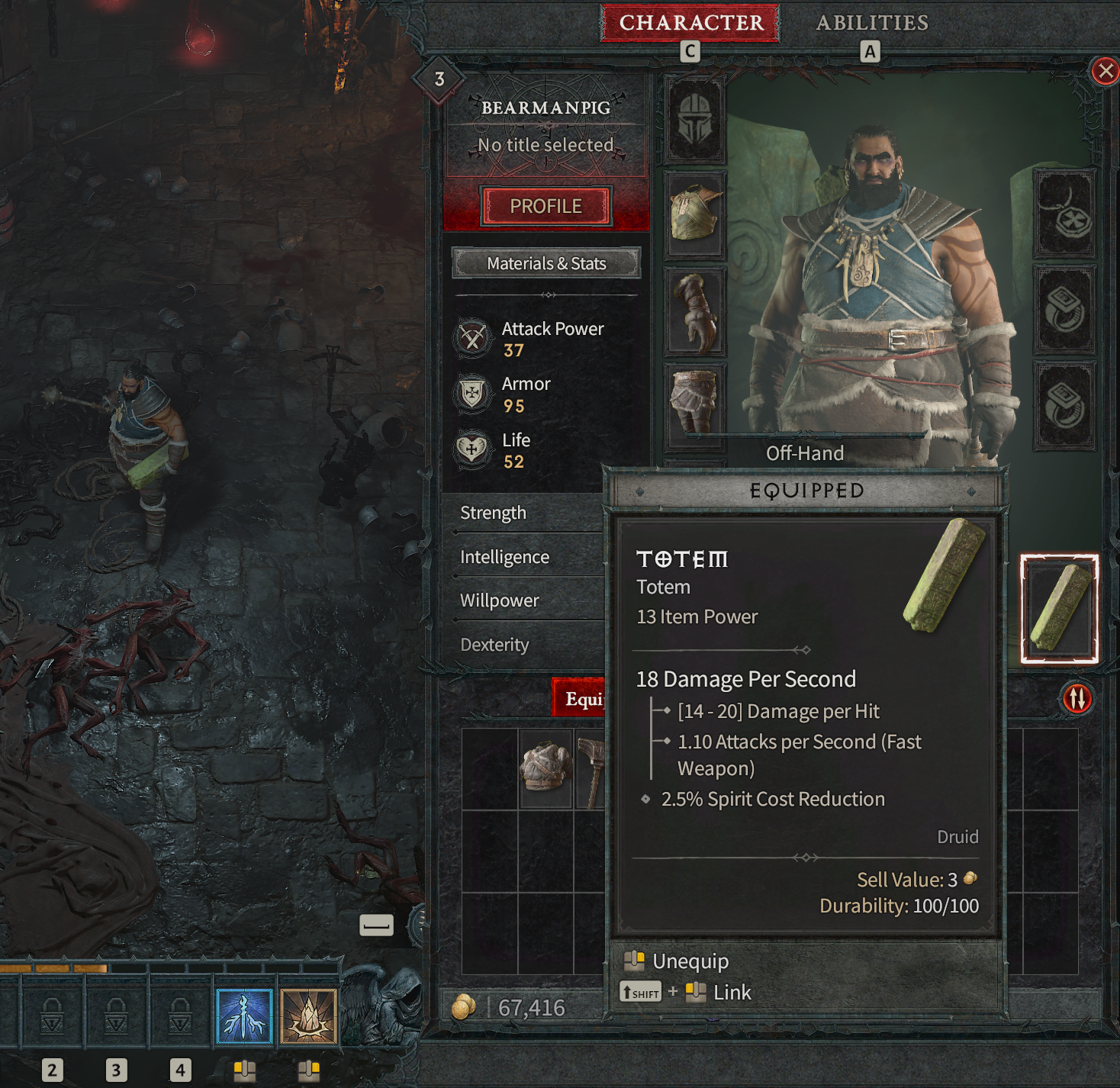Image resolution: width=1120 pixels, height=1088 pixels.
Task: Switch to the Abilities tab
Action: 872,23
